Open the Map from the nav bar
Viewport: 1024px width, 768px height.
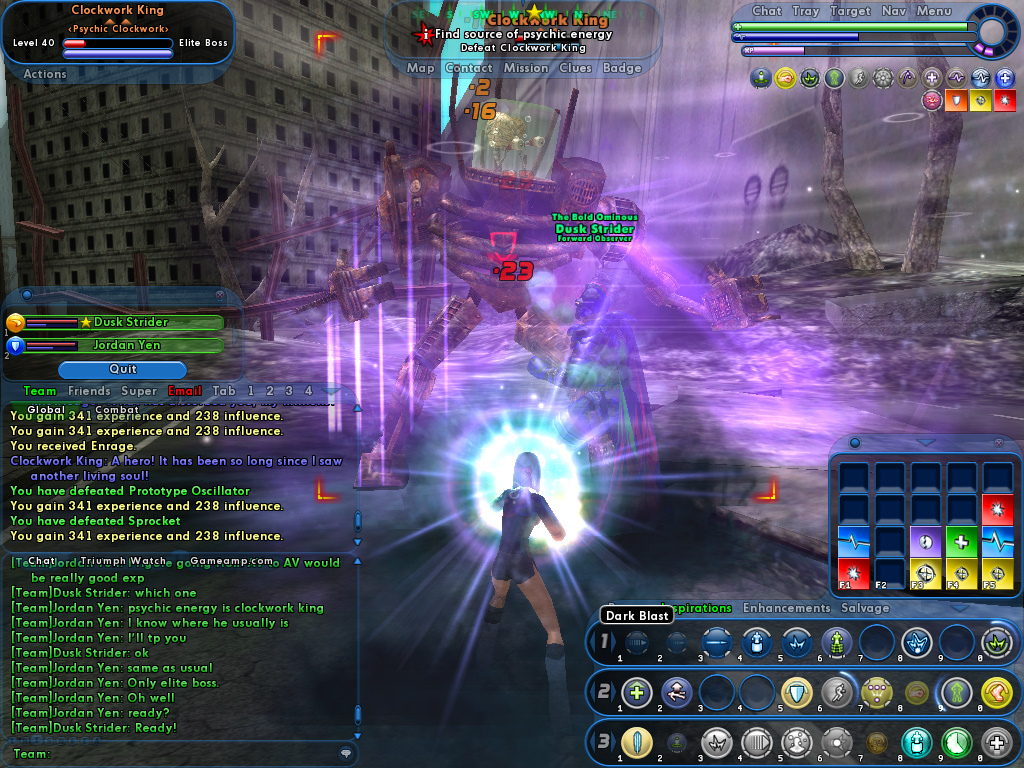[x=420, y=68]
